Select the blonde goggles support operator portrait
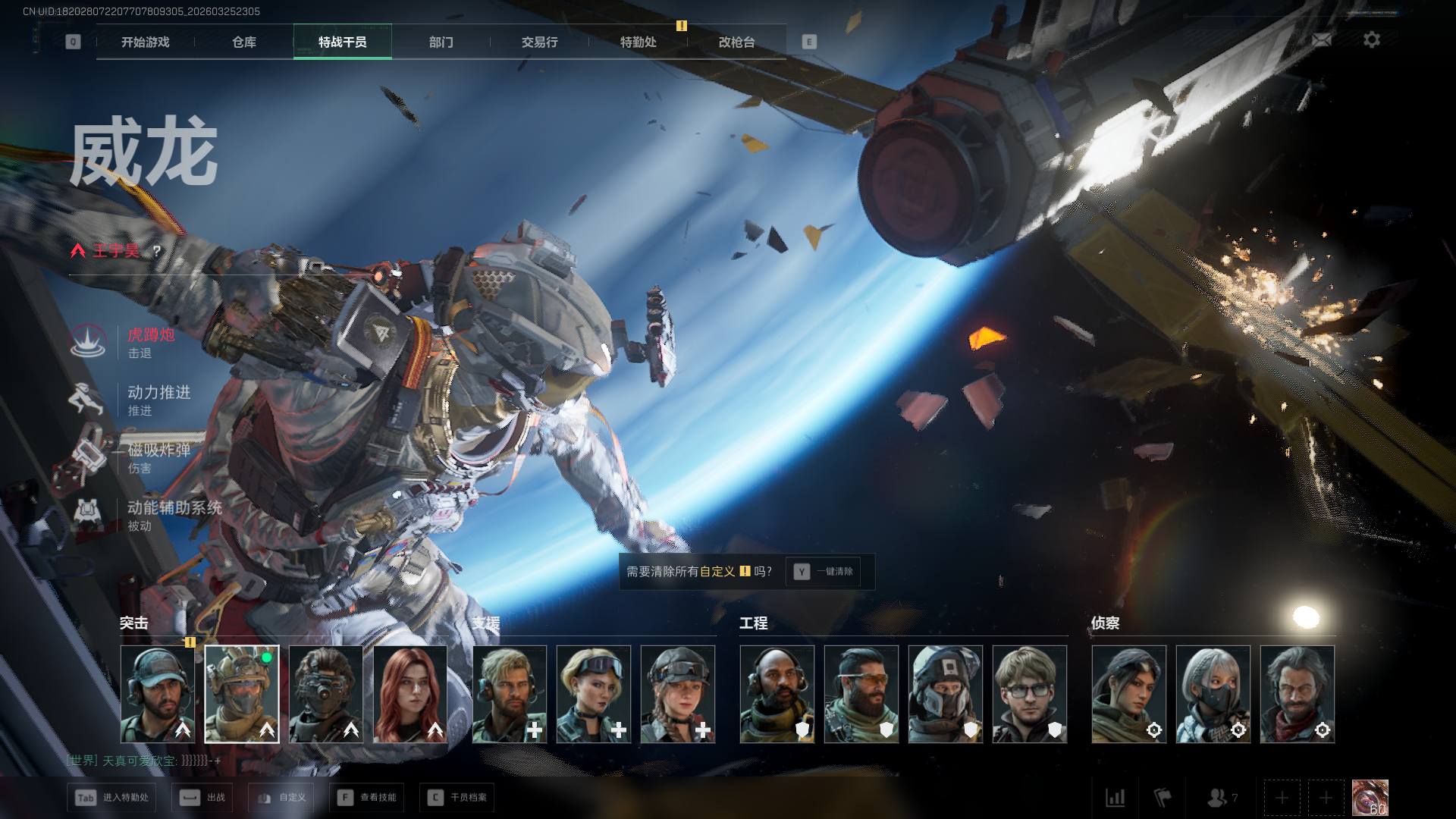This screenshot has height=819, width=1456. point(593,694)
